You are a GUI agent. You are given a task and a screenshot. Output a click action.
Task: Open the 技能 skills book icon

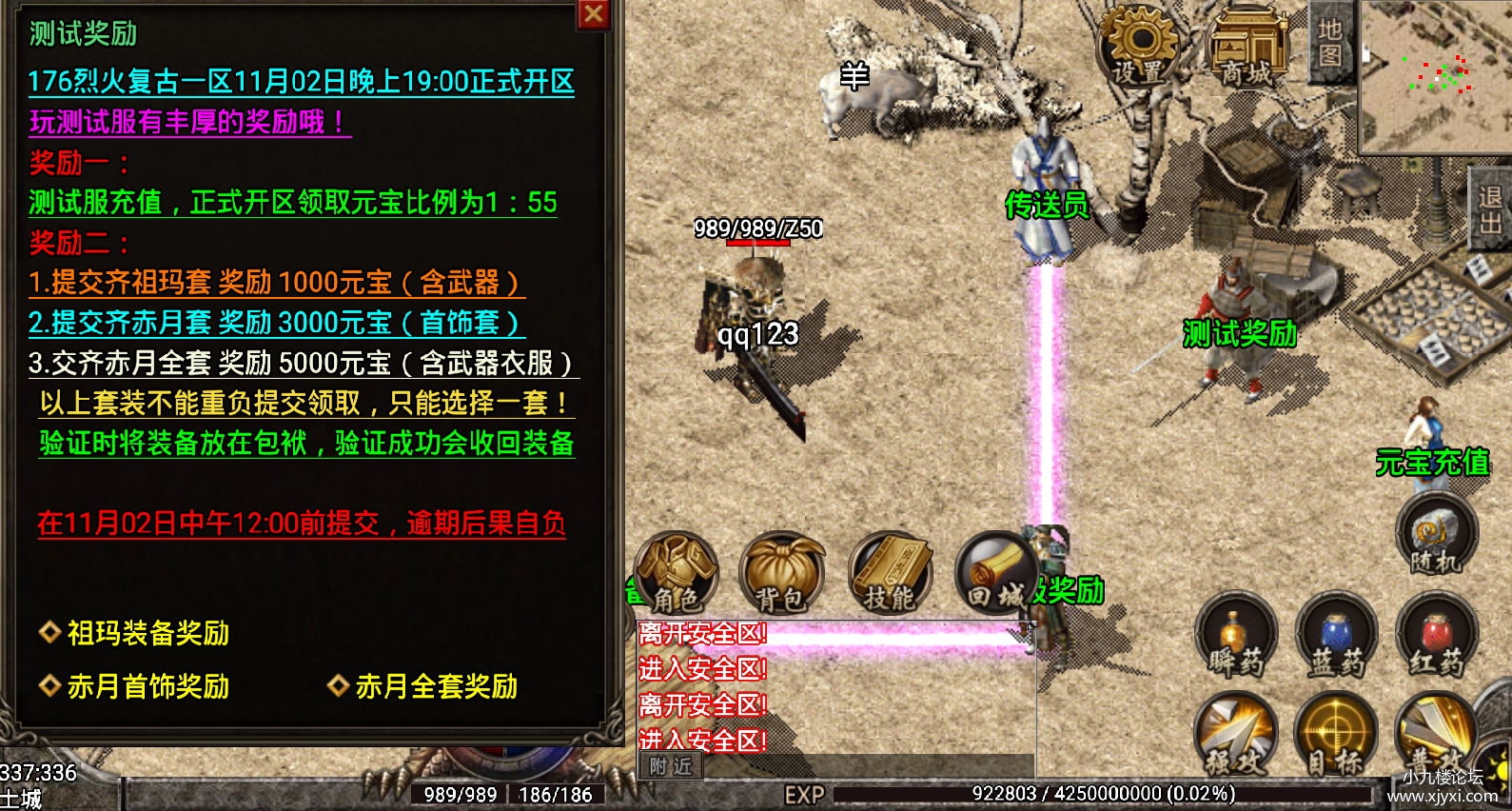click(x=890, y=571)
